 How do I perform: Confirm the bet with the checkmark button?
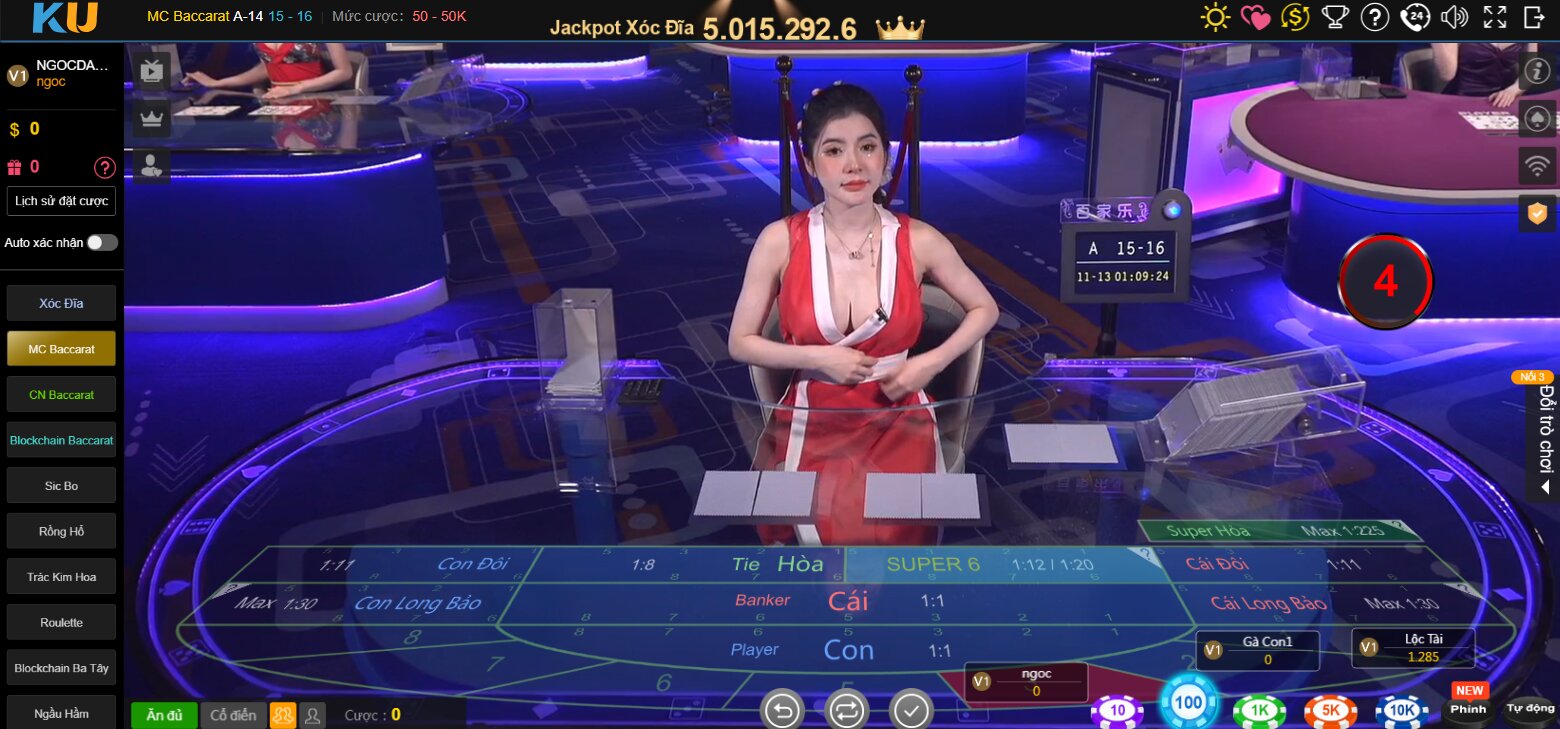[911, 710]
